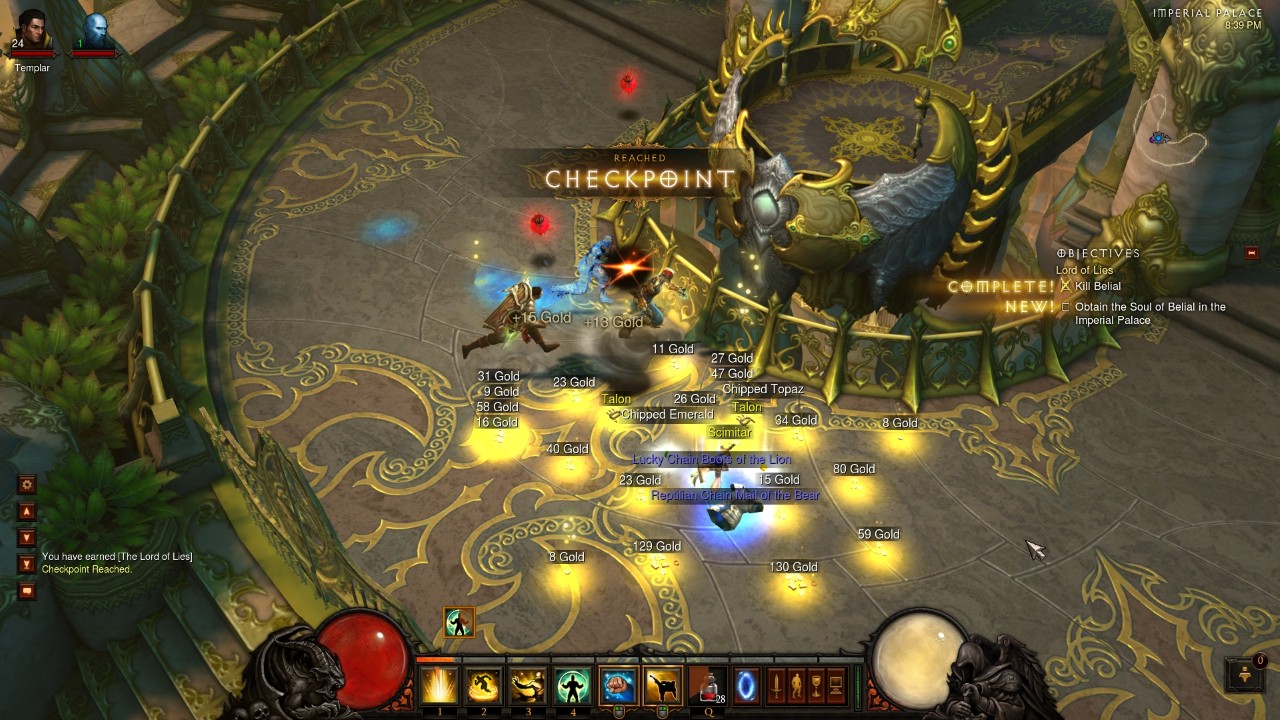The width and height of the screenshot is (1280, 720).
Task: Trigger the golden martial strike skill in slot 3
Action: pos(528,686)
